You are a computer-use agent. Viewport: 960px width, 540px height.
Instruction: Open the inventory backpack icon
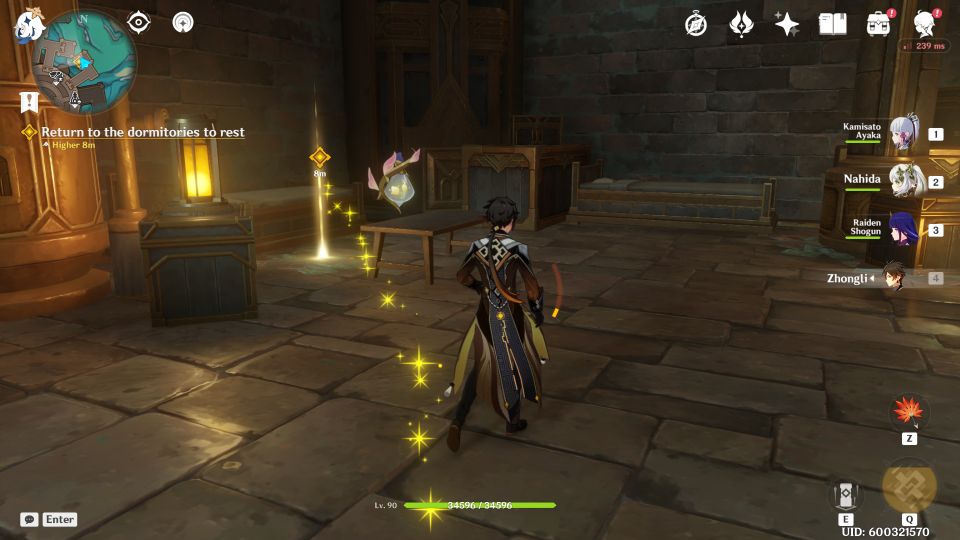878,24
